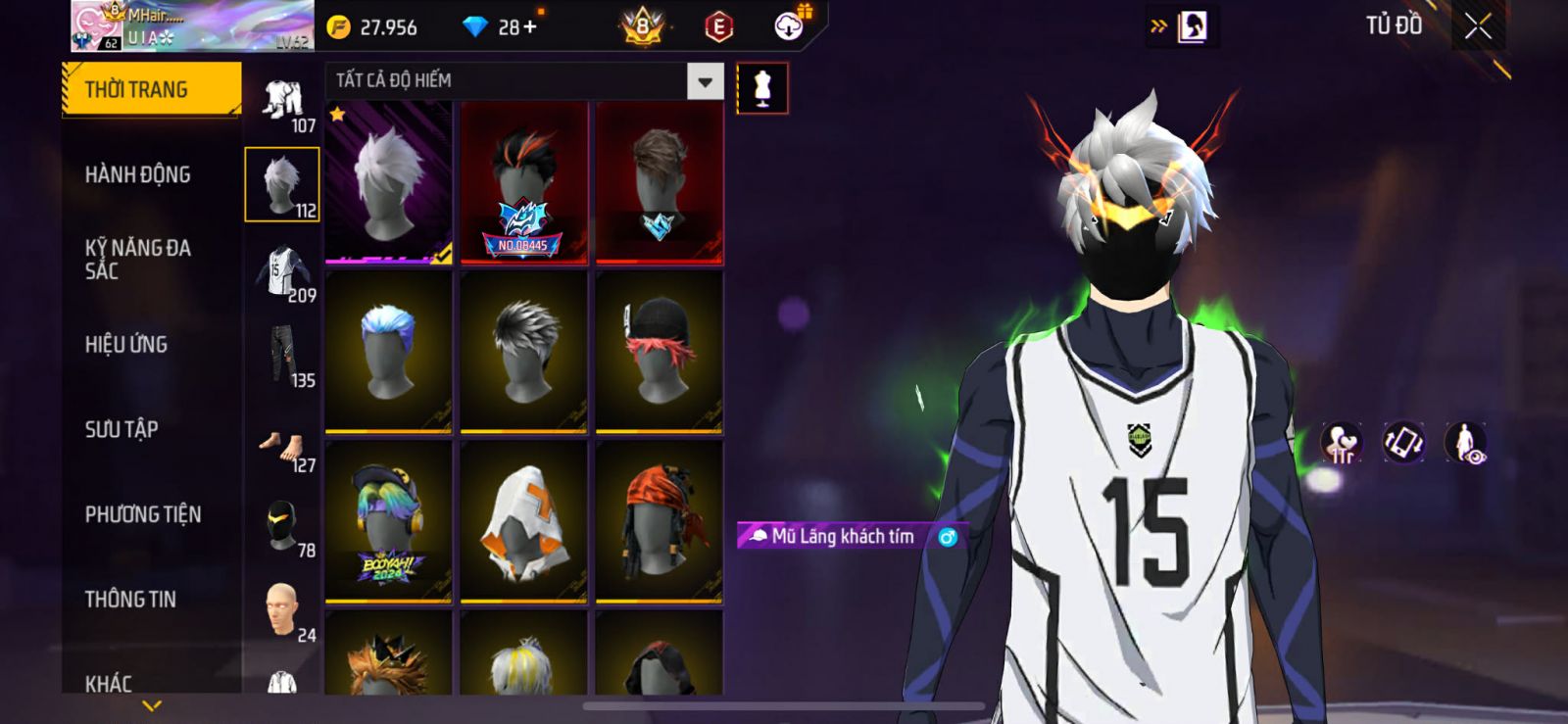The width and height of the screenshot is (1568, 724).
Task: Choose the white and orange hood item
Action: click(x=524, y=521)
